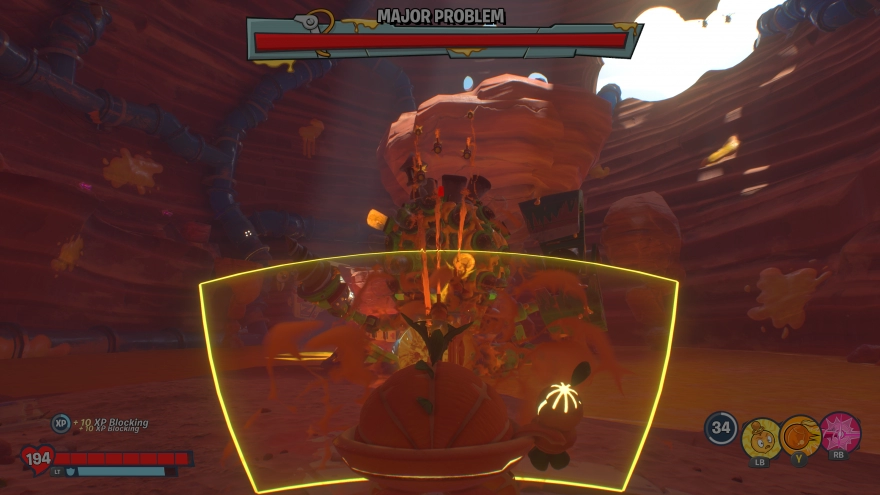Trigger the pink starburst beam ability

(839, 432)
